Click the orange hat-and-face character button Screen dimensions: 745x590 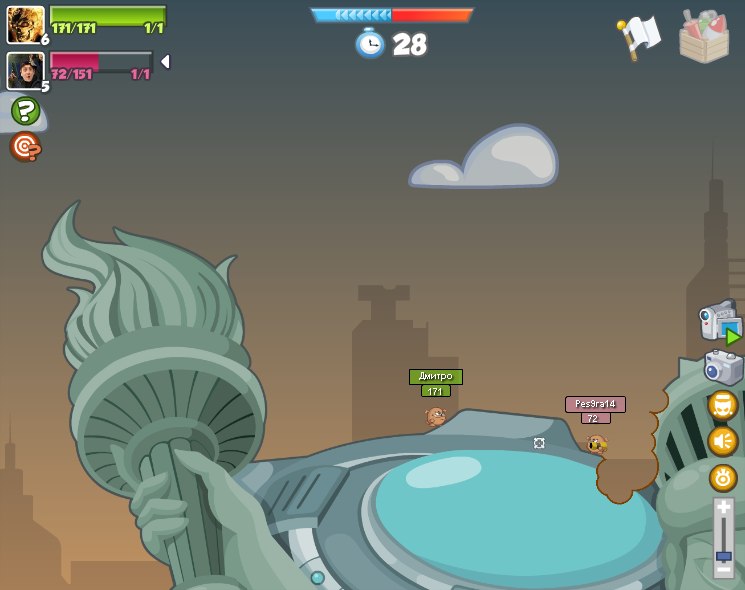(x=723, y=405)
